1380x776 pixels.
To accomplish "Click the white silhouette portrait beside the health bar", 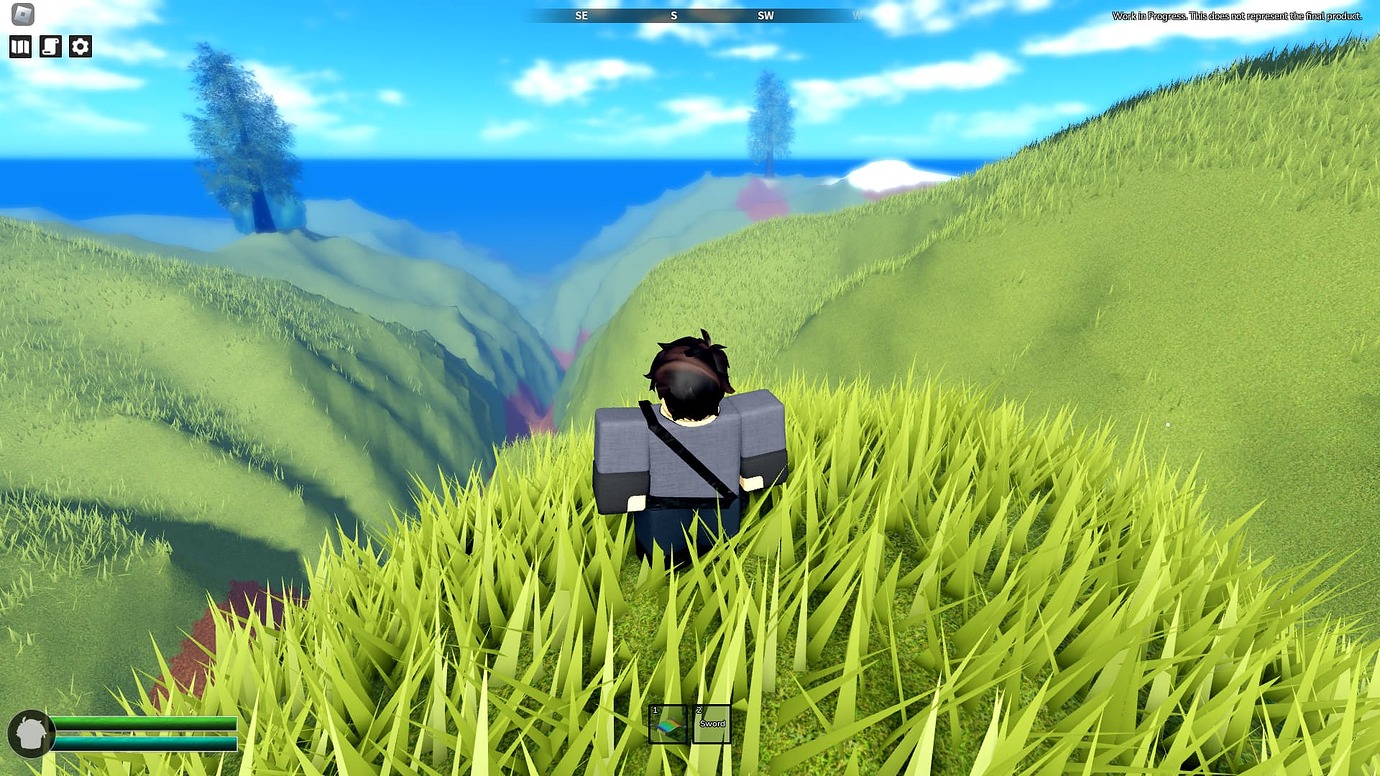I will [31, 733].
